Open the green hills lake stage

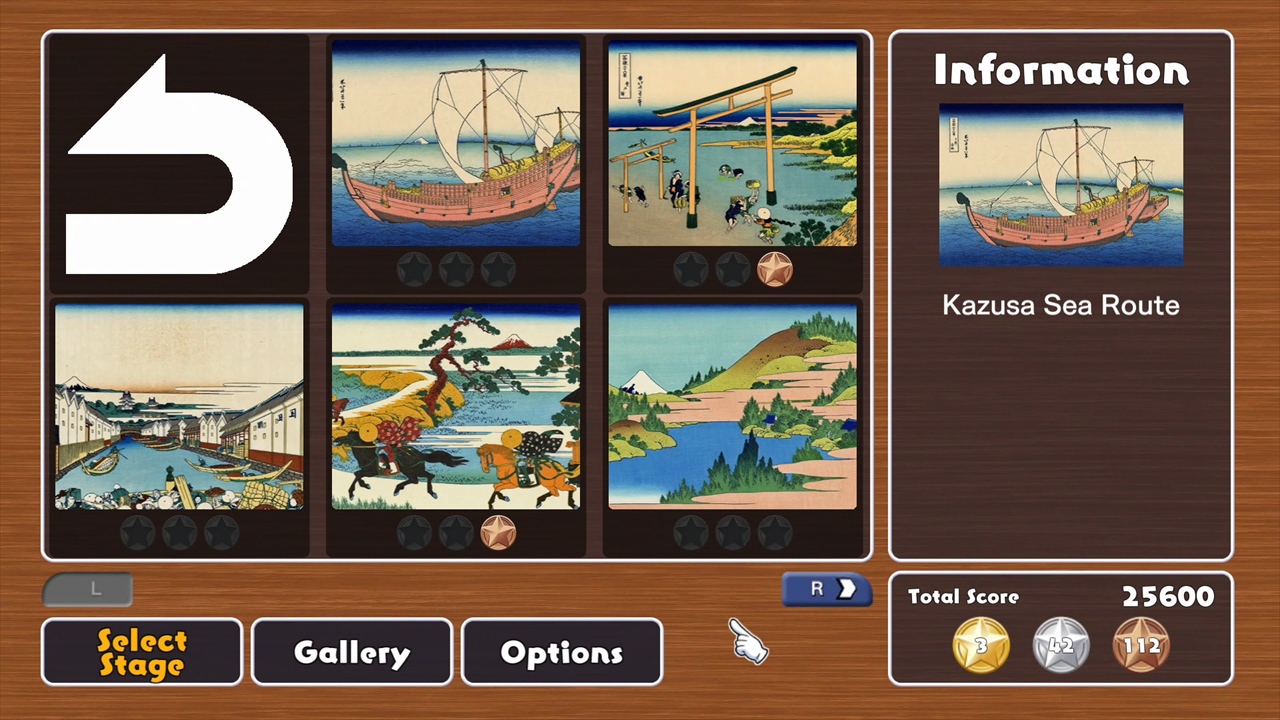[733, 410]
